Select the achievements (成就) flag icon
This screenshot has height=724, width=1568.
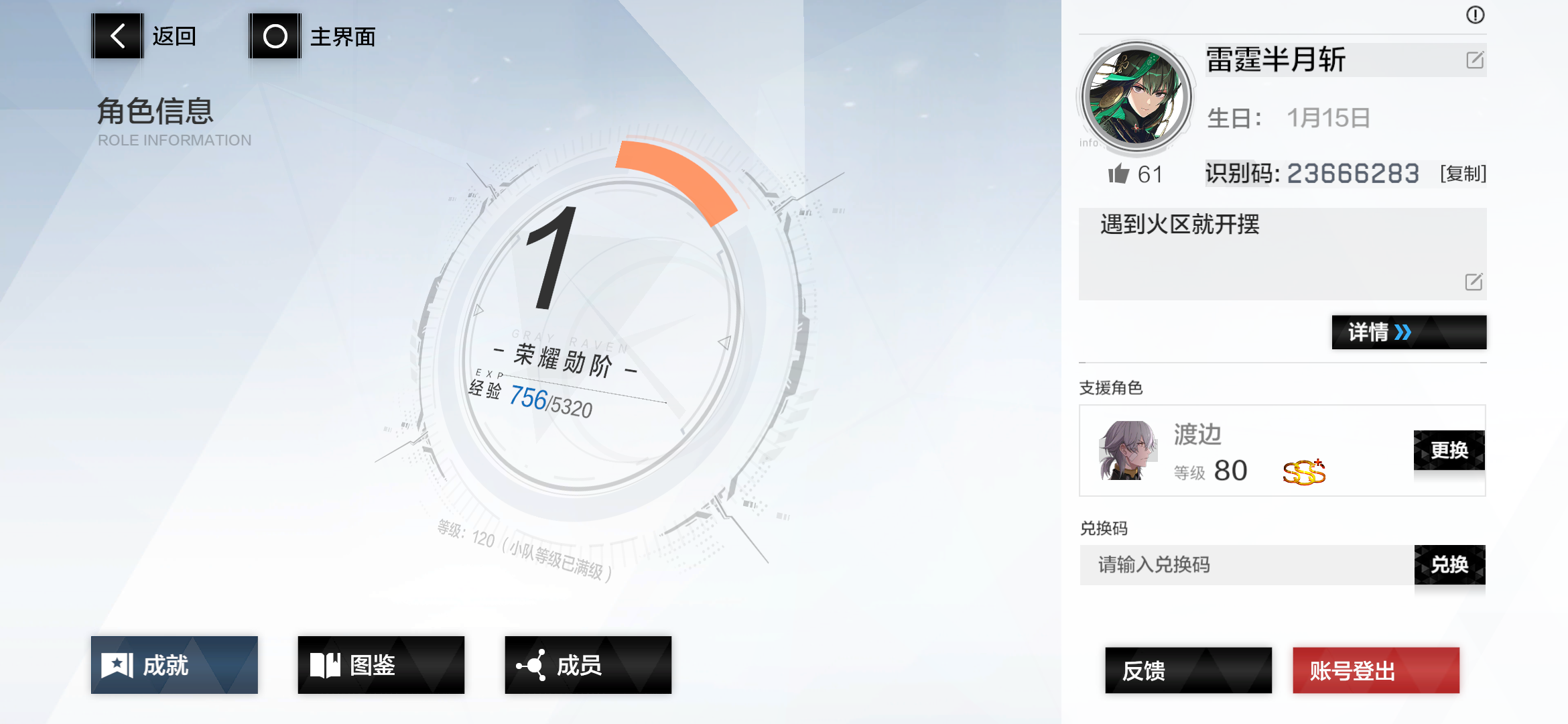click(x=119, y=665)
